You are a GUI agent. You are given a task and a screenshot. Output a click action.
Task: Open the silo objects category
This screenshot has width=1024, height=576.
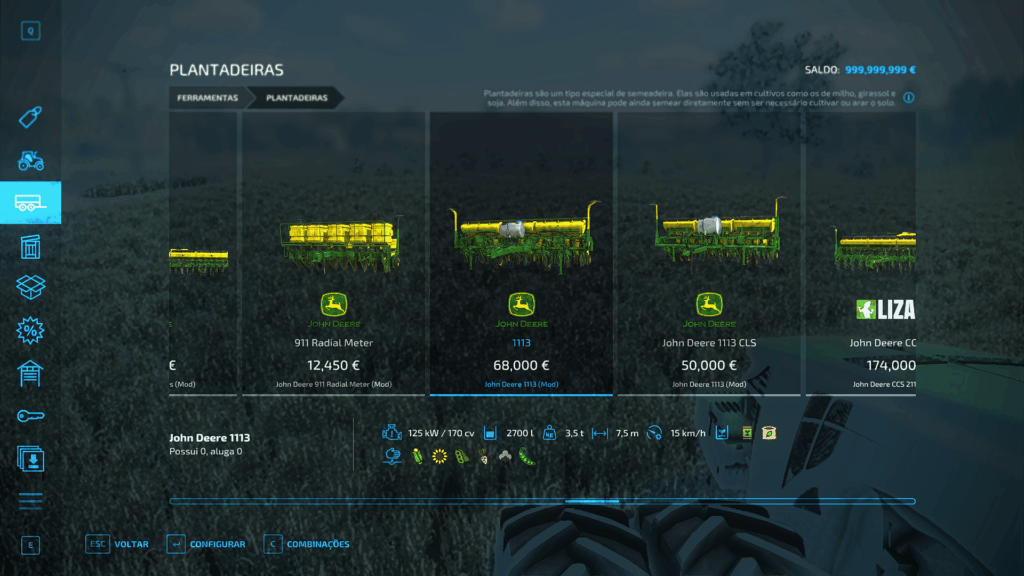point(30,246)
